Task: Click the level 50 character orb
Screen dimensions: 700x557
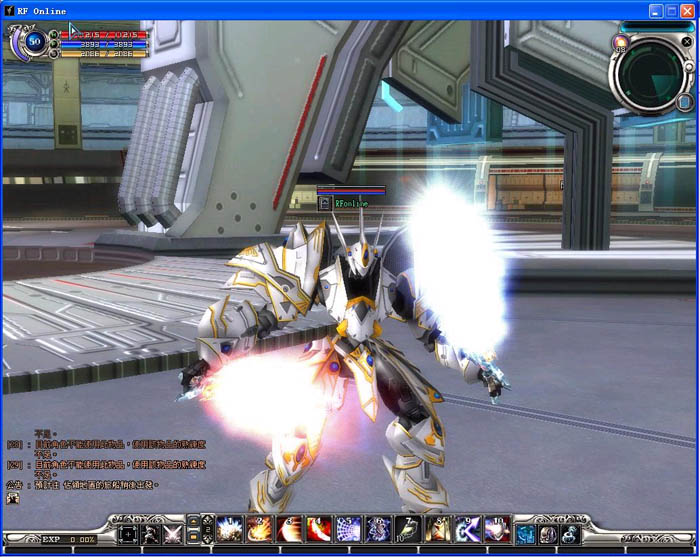Action: [x=35, y=42]
